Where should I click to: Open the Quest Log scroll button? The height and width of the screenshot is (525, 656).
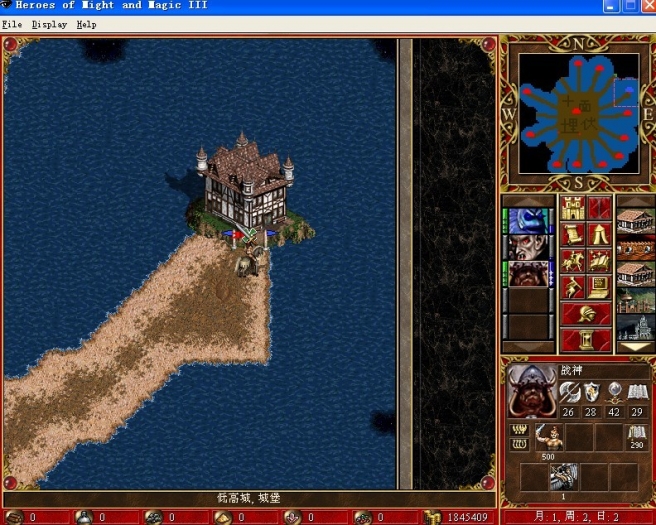pos(573,234)
